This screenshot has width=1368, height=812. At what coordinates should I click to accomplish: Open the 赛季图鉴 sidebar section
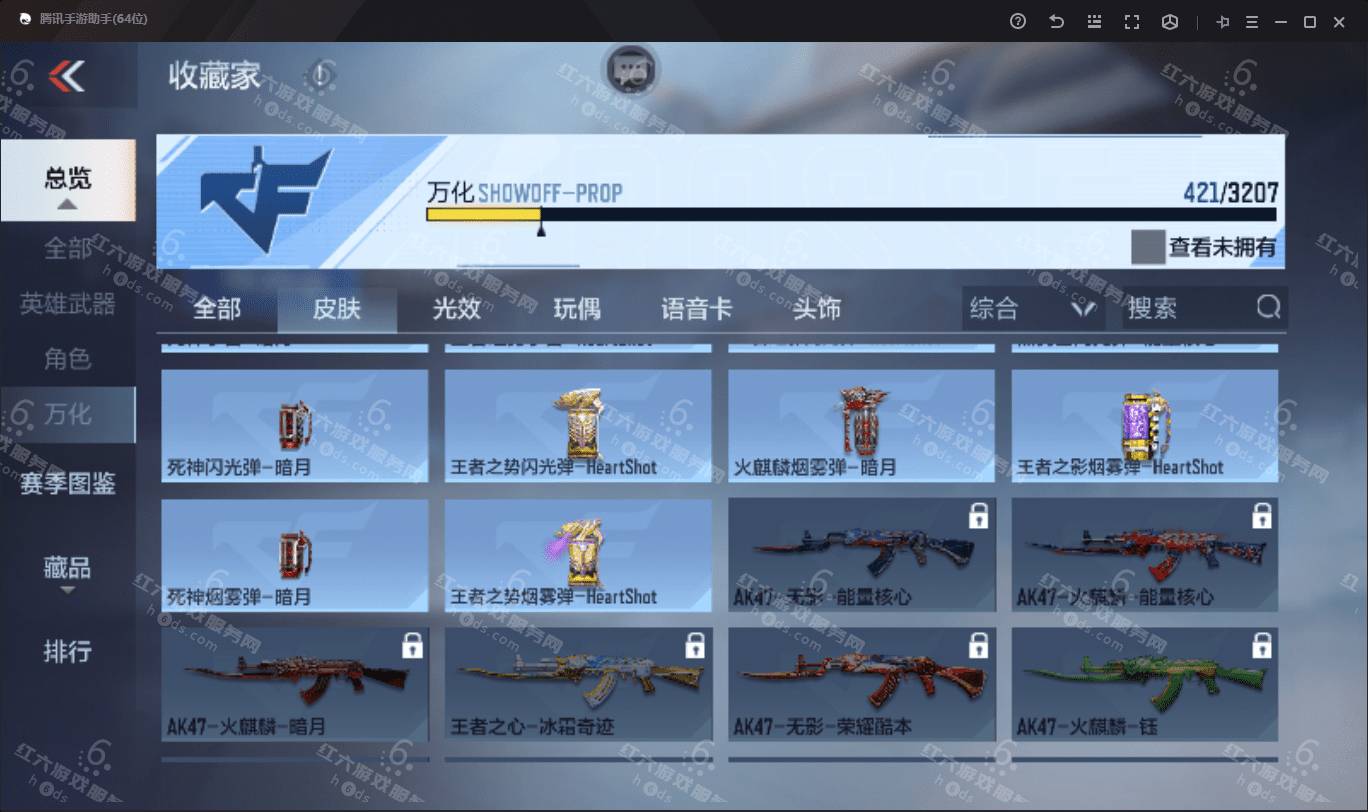click(x=67, y=484)
